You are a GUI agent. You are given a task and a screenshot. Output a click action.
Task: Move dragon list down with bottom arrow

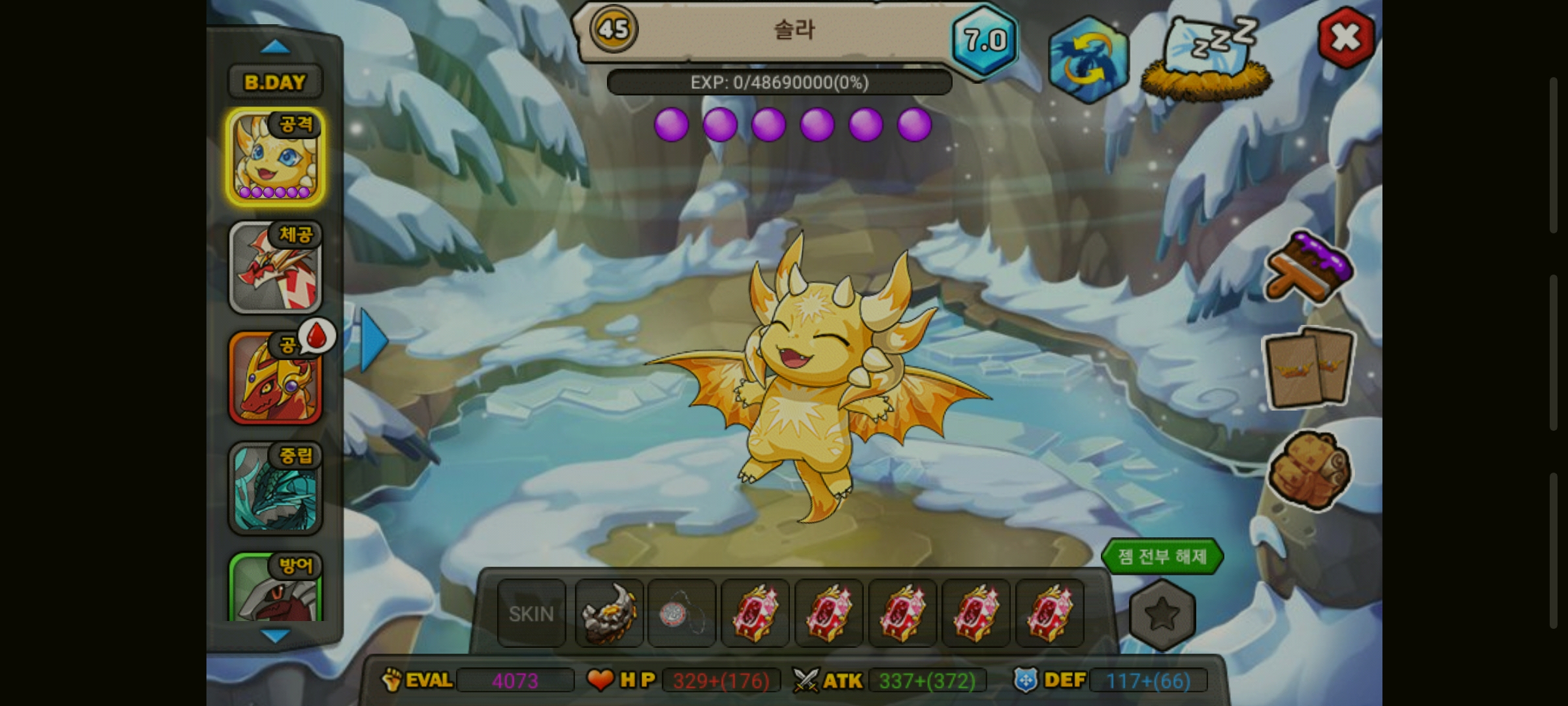click(x=275, y=635)
